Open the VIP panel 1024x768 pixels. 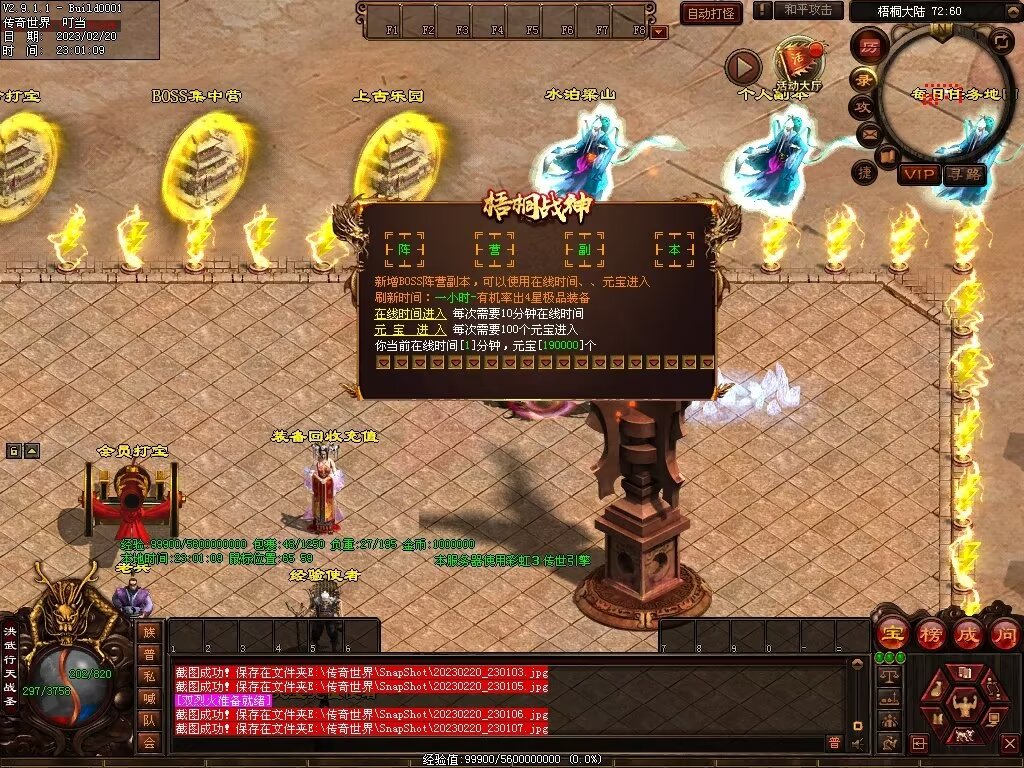919,174
